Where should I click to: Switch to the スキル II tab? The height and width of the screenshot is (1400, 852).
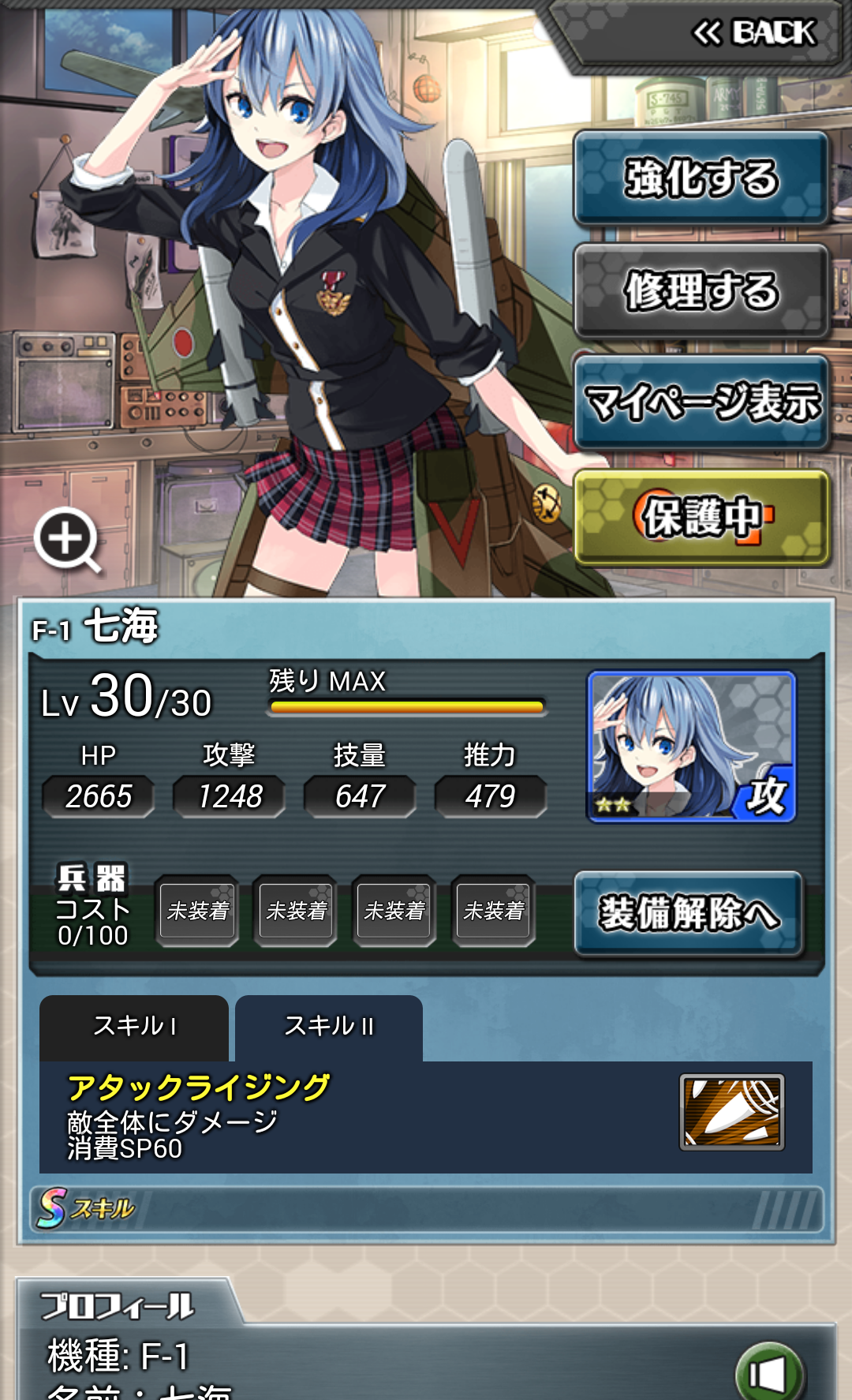pyautogui.click(x=329, y=1027)
